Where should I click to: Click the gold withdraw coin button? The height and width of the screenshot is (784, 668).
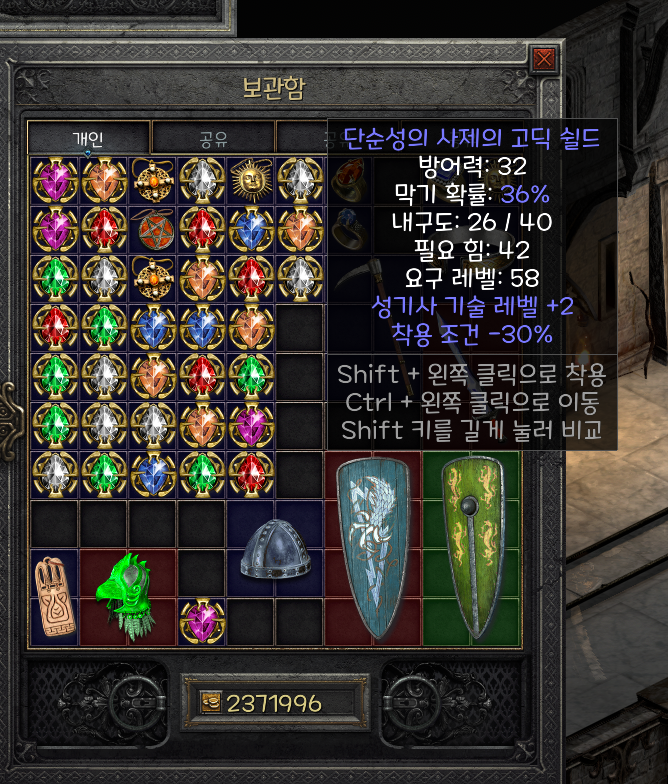coord(211,703)
